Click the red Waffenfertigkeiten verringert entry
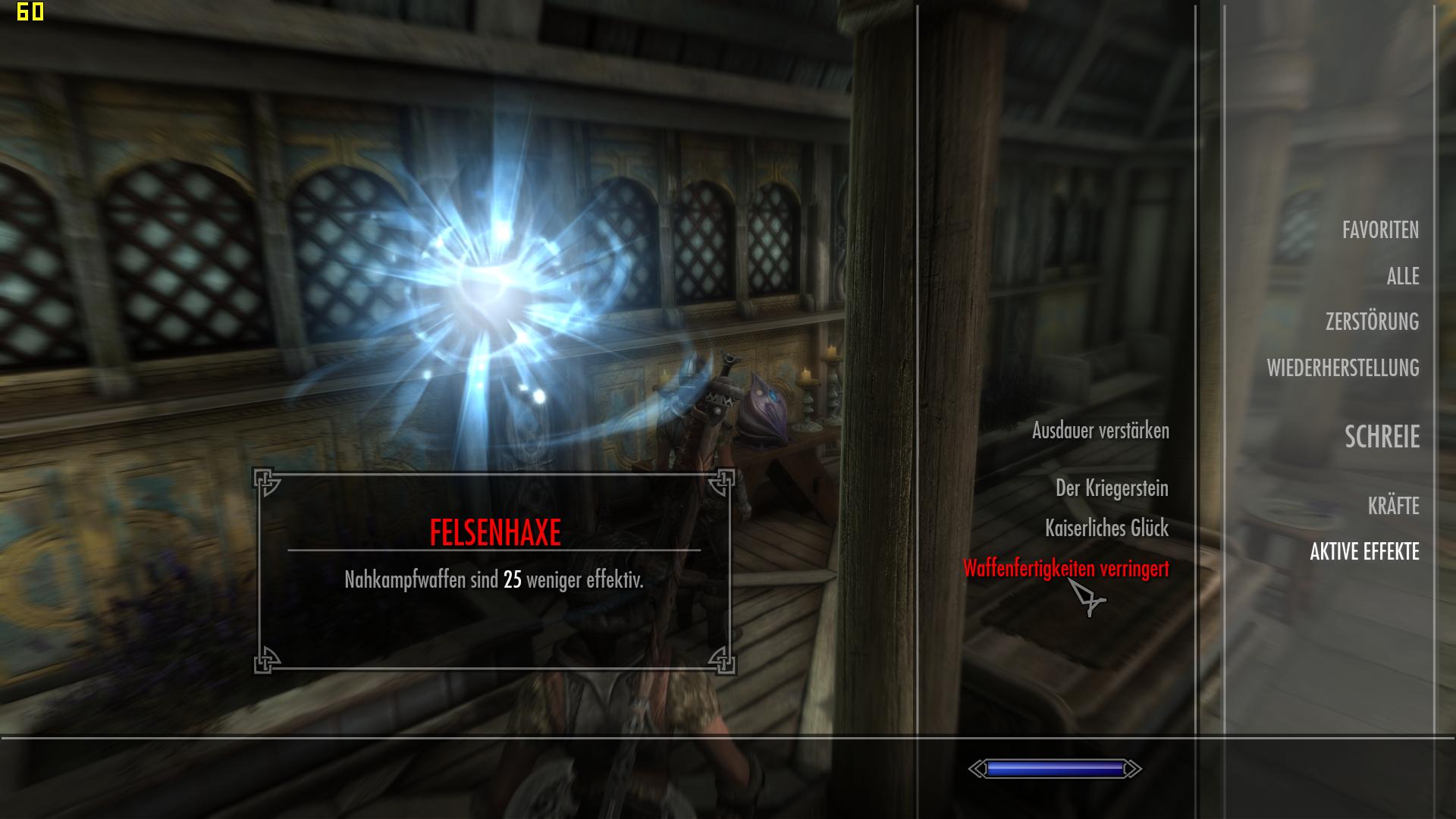This screenshot has width=1456, height=819. coord(1065,569)
